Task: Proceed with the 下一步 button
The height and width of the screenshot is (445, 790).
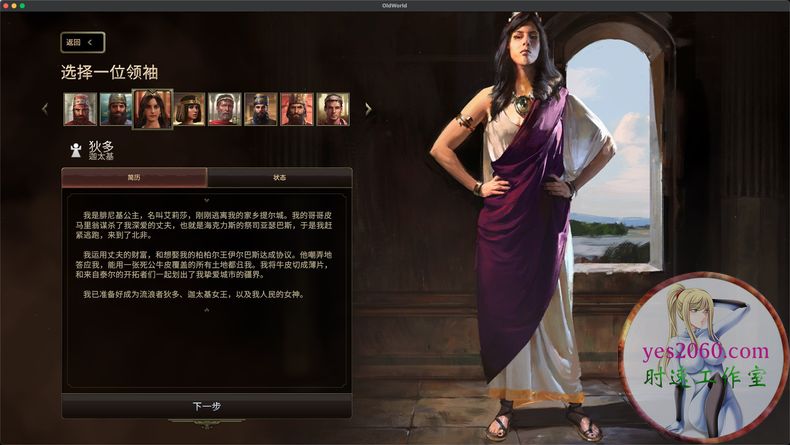Action: (x=206, y=407)
